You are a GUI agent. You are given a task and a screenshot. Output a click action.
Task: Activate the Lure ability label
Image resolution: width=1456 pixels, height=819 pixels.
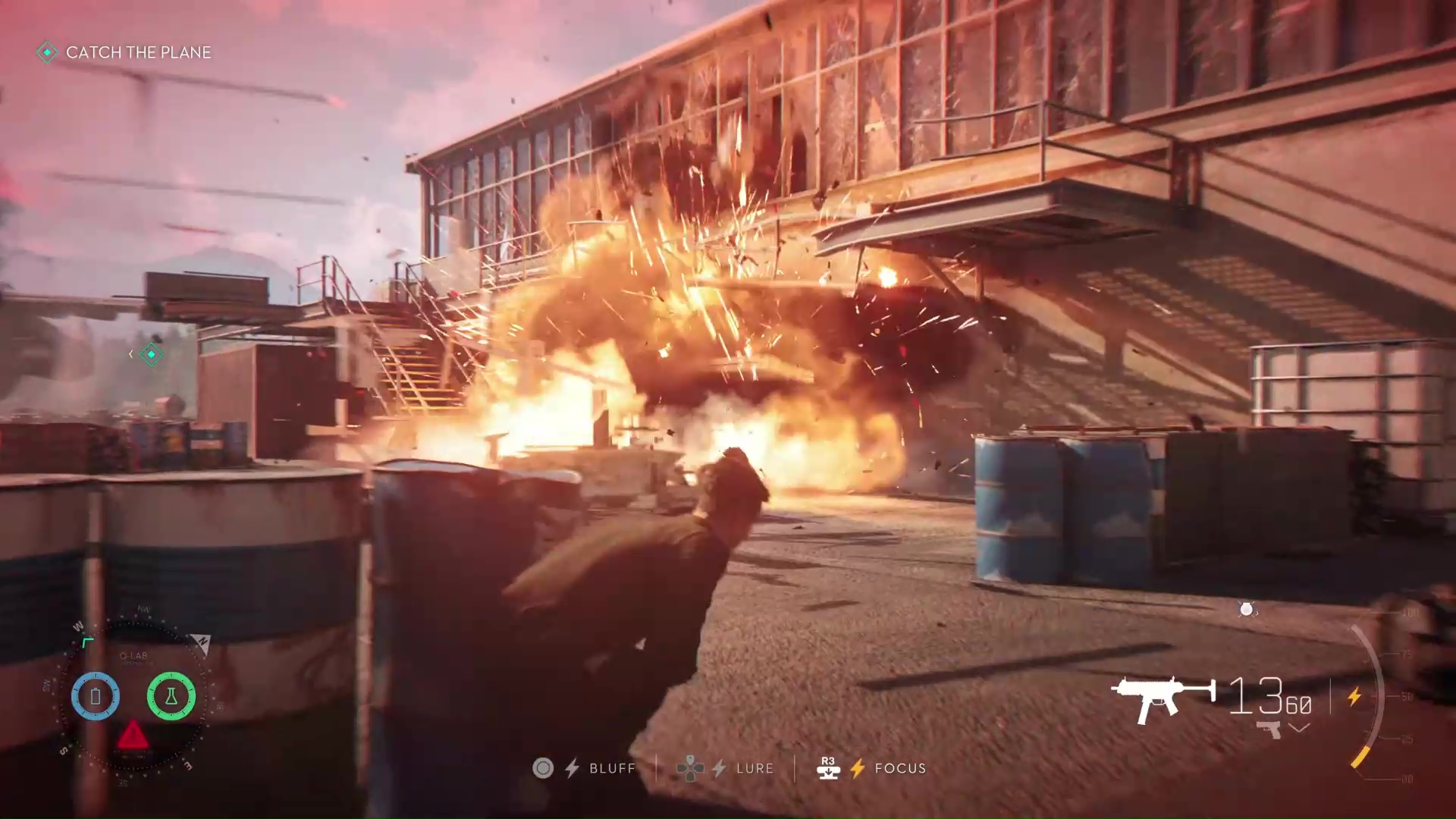pyautogui.click(x=755, y=769)
